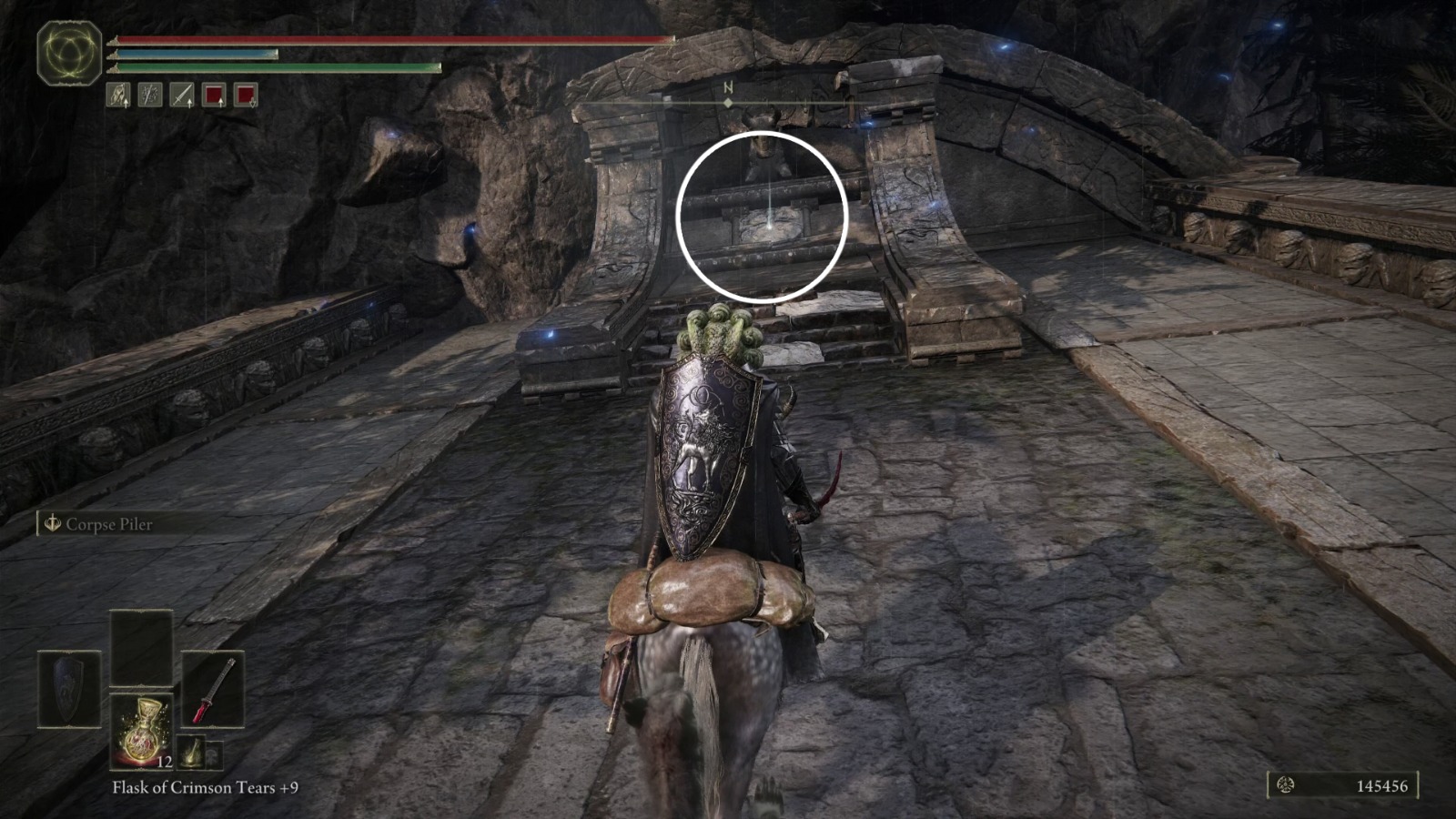Select the shield in the left-hand equipment slot
This screenshot has width=1456, height=819.
point(68,688)
